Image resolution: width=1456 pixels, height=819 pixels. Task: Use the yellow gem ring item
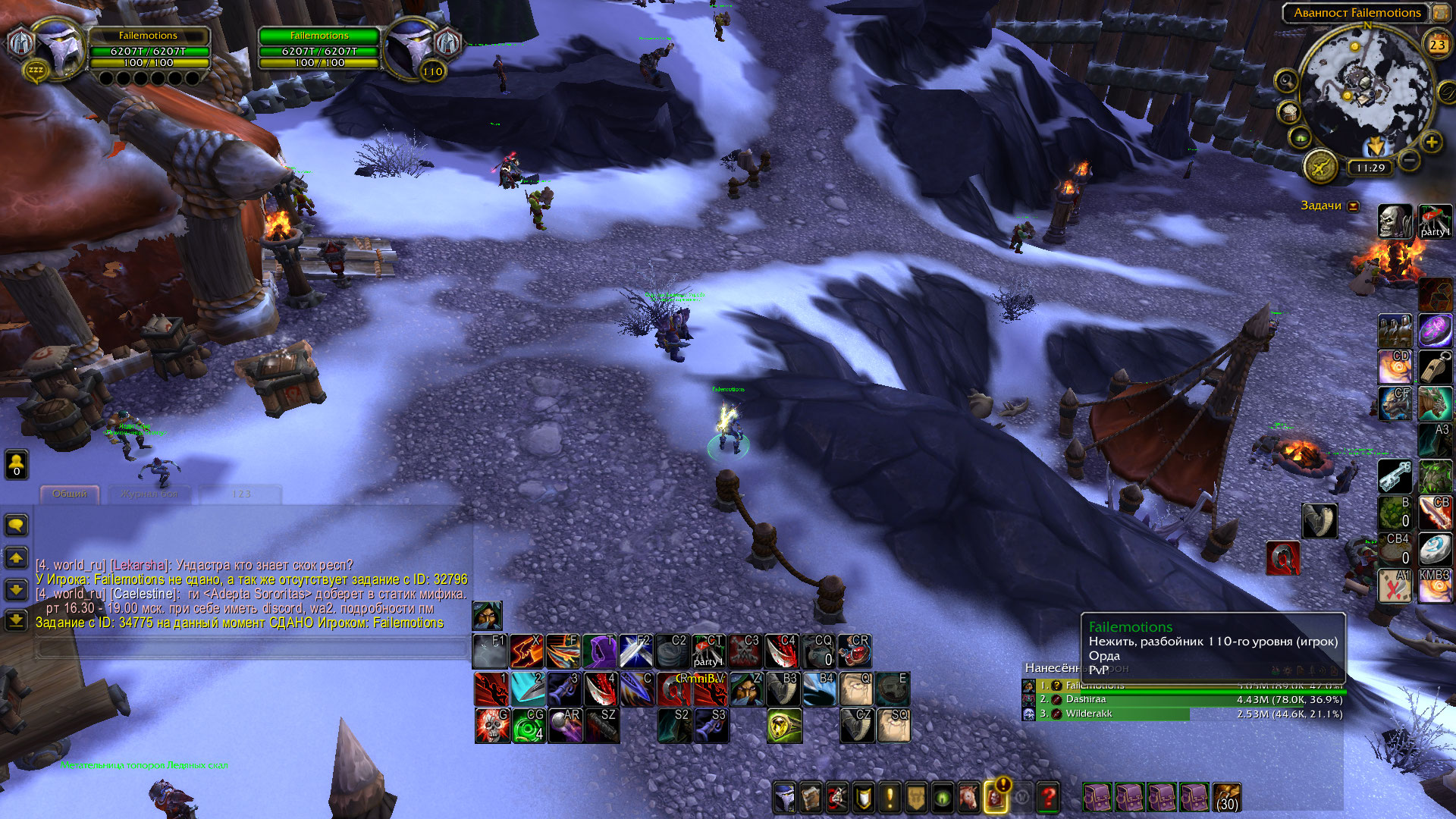click(784, 725)
